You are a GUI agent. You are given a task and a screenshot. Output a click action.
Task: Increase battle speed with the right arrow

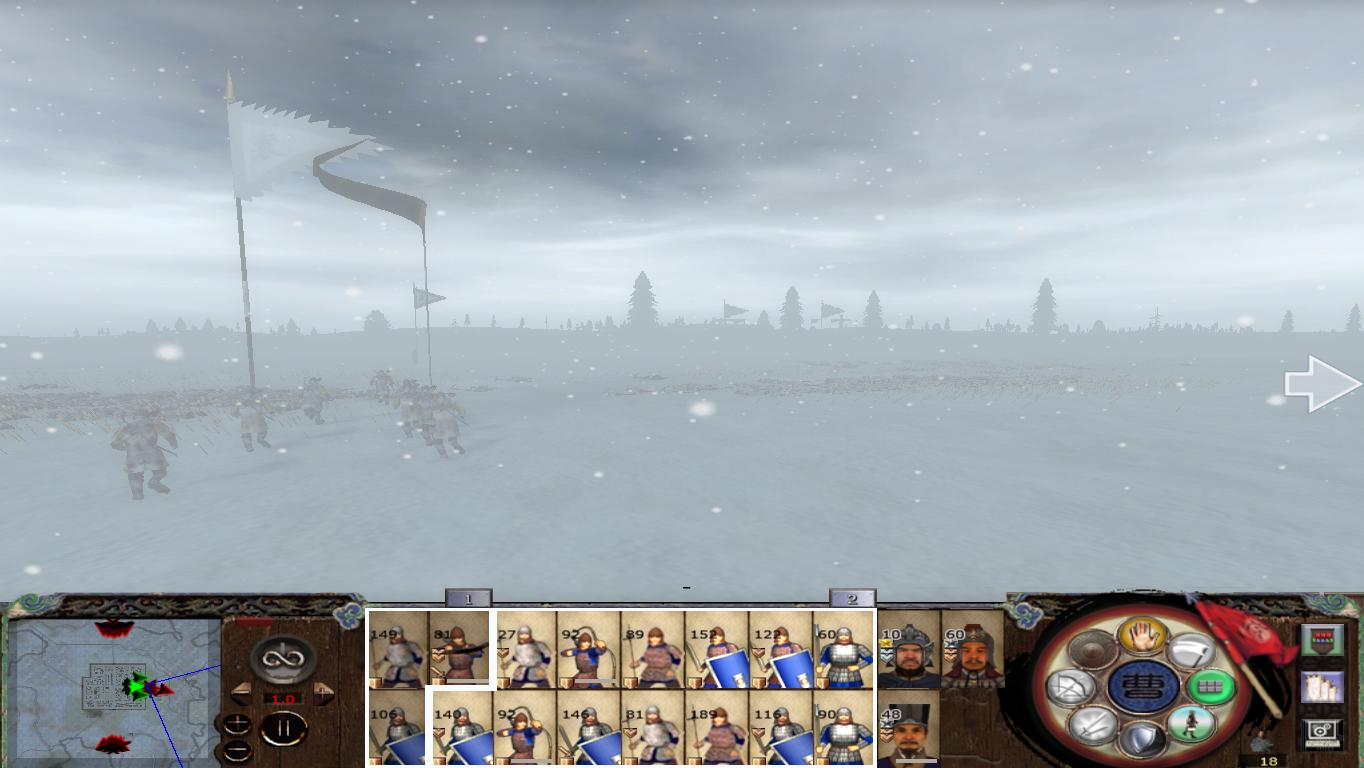click(x=322, y=691)
